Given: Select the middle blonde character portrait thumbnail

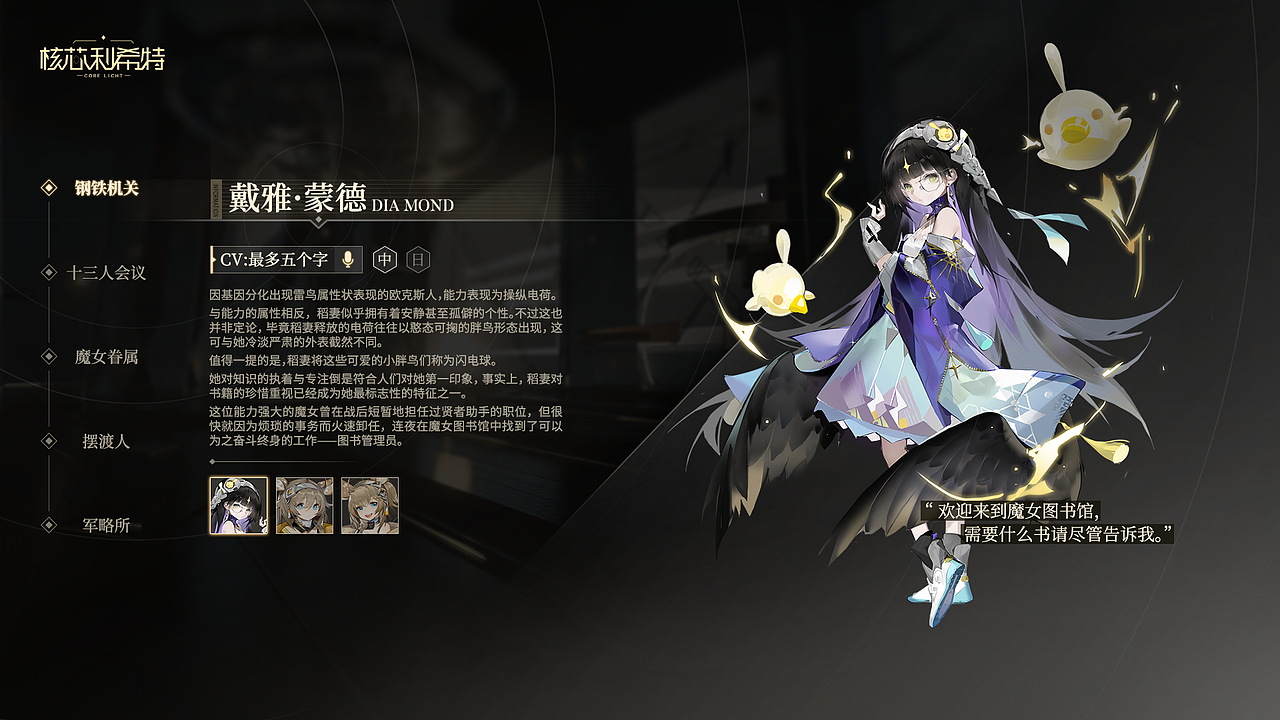Looking at the screenshot, I should 303,506.
